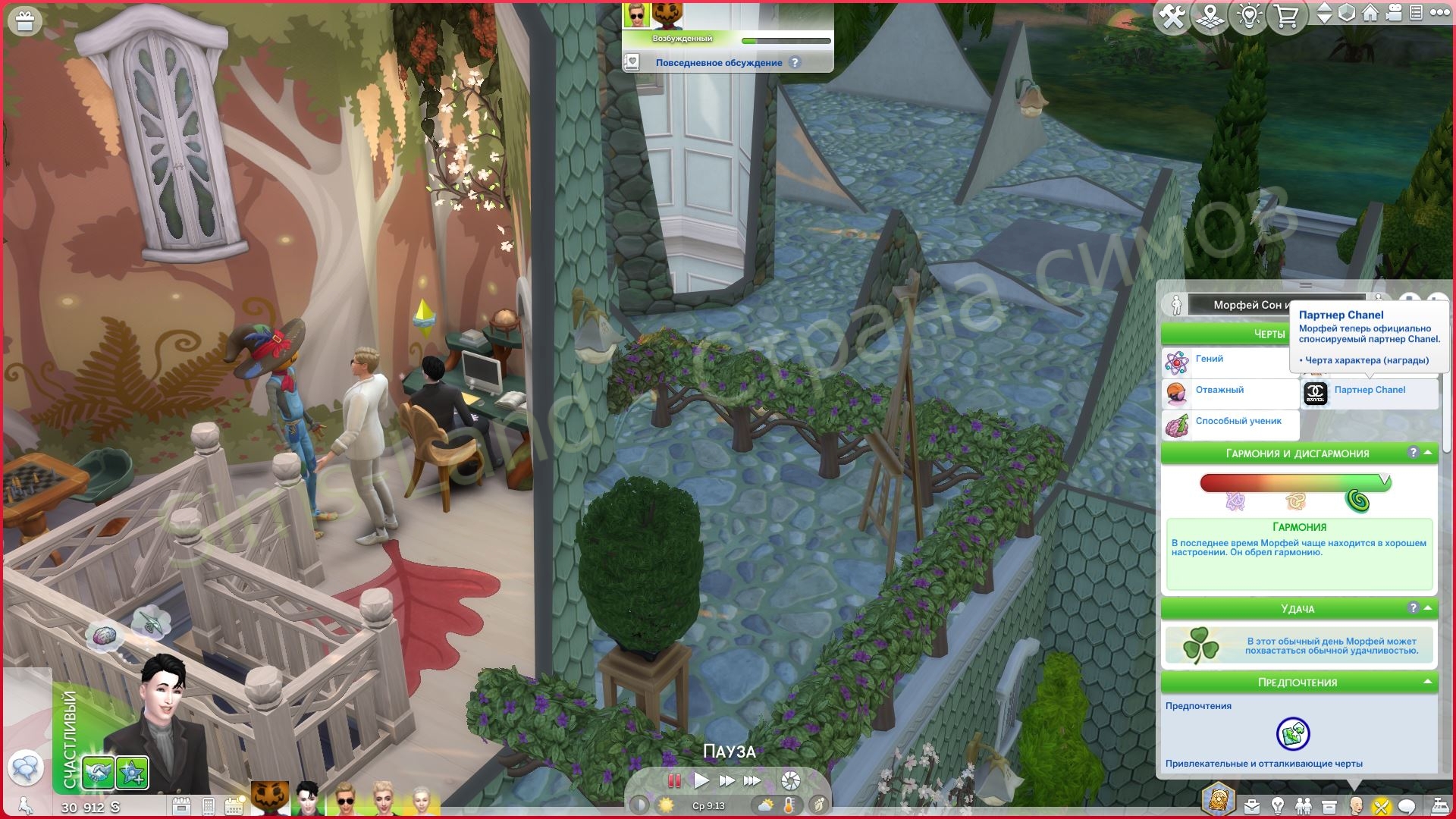
Task: Open the career briefcase panel
Action: click(x=1252, y=805)
